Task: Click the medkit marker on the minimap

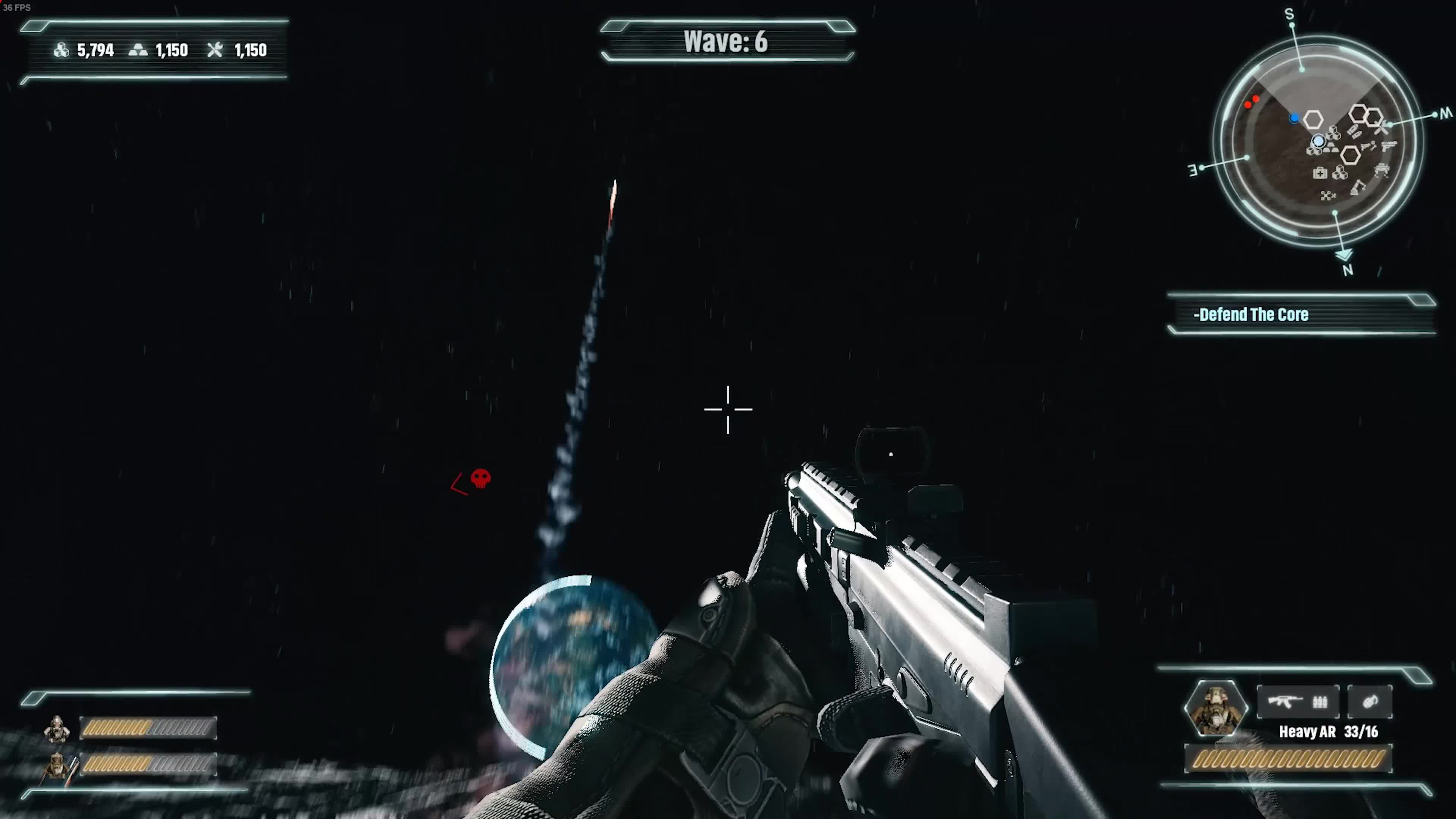Action: pos(1320,173)
